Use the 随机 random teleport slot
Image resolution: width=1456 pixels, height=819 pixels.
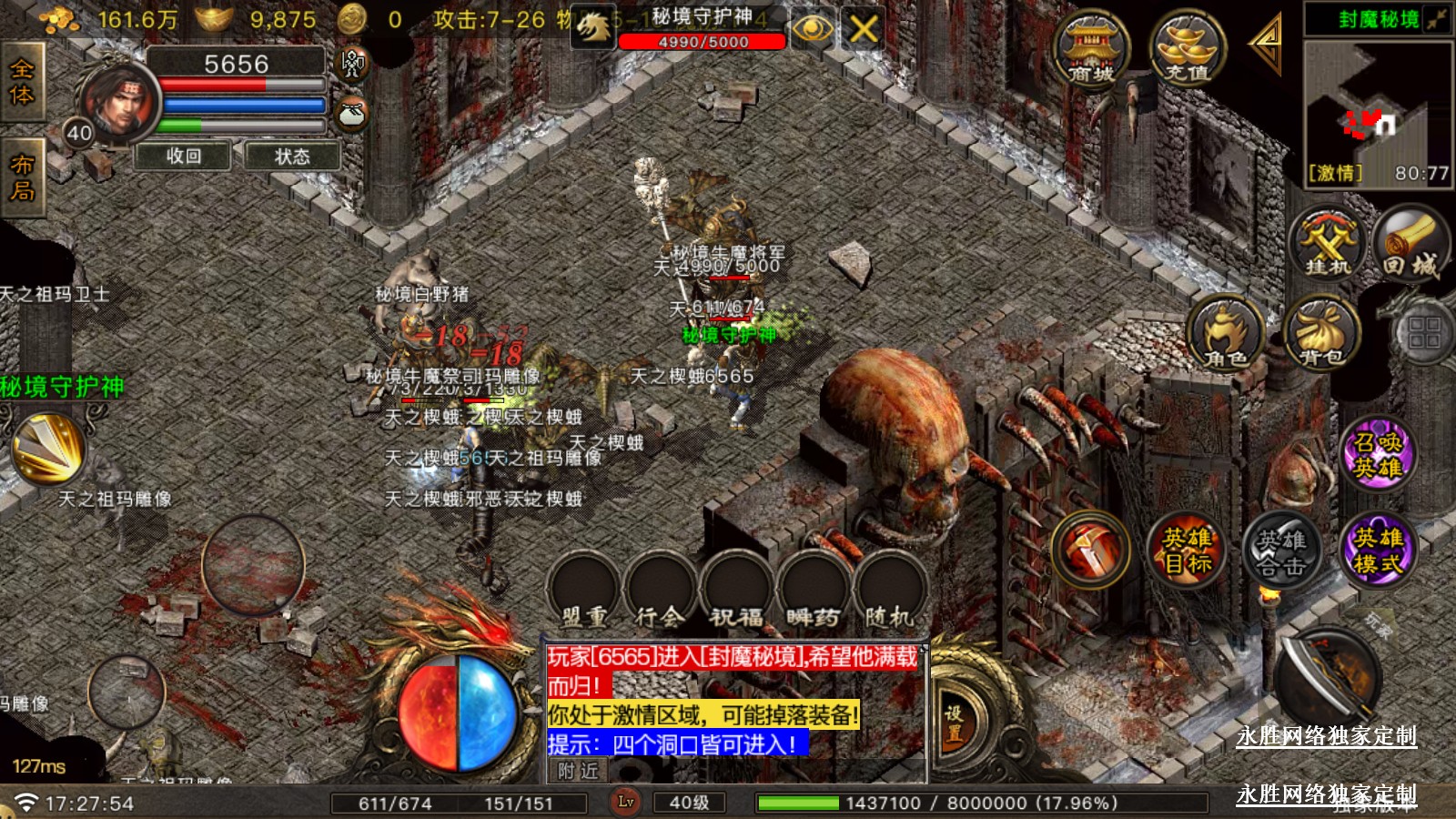(889, 591)
